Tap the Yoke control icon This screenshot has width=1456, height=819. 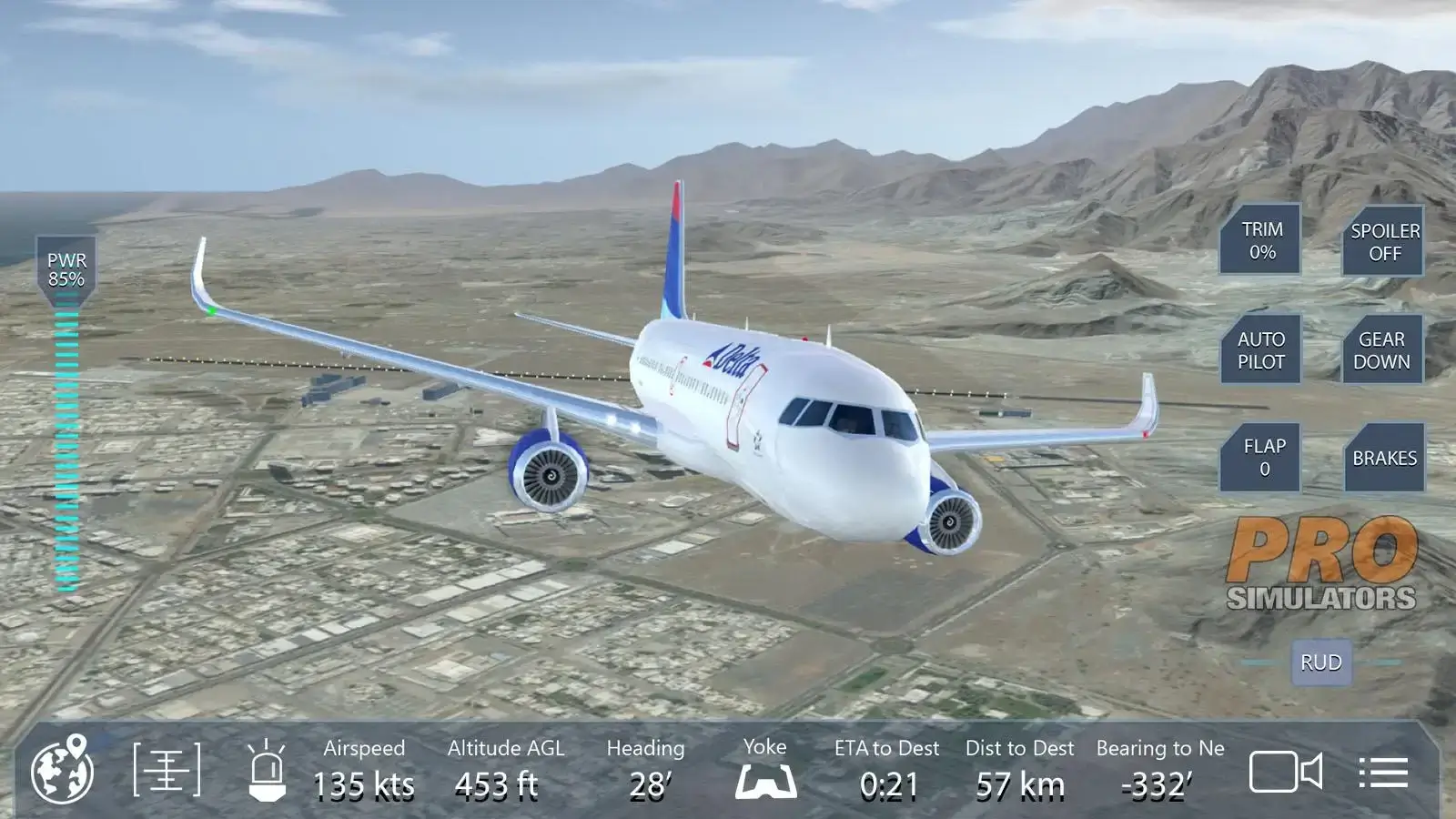click(767, 781)
